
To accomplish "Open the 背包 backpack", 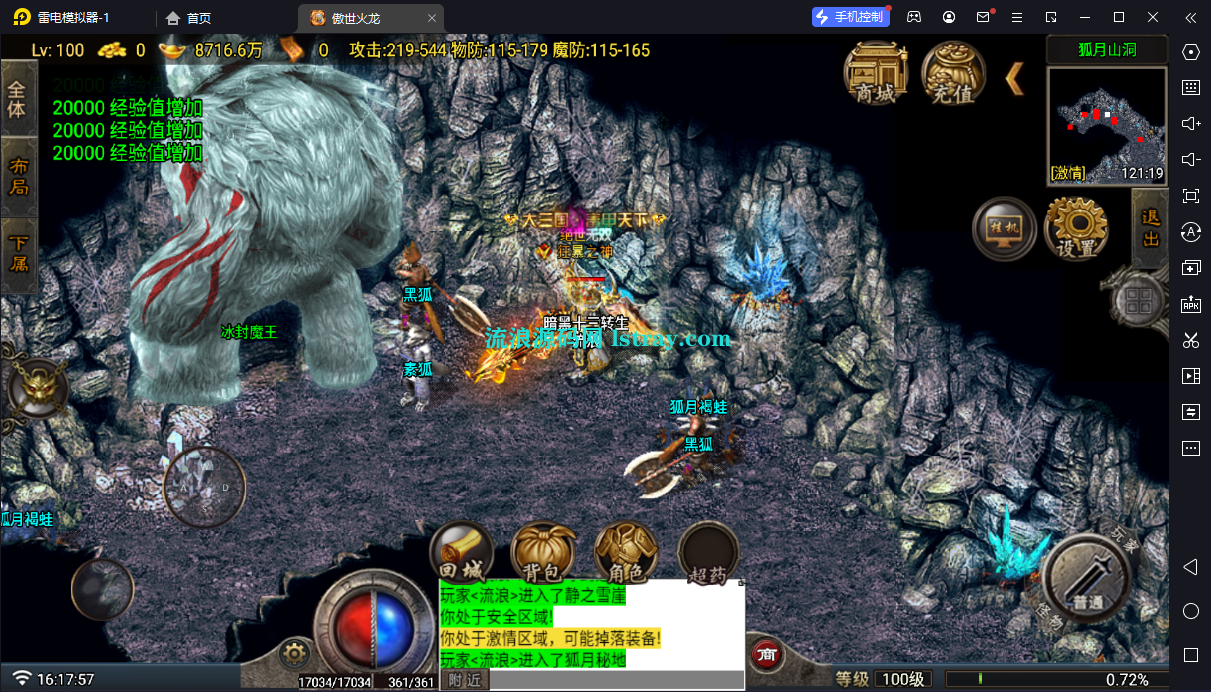I will 543,553.
